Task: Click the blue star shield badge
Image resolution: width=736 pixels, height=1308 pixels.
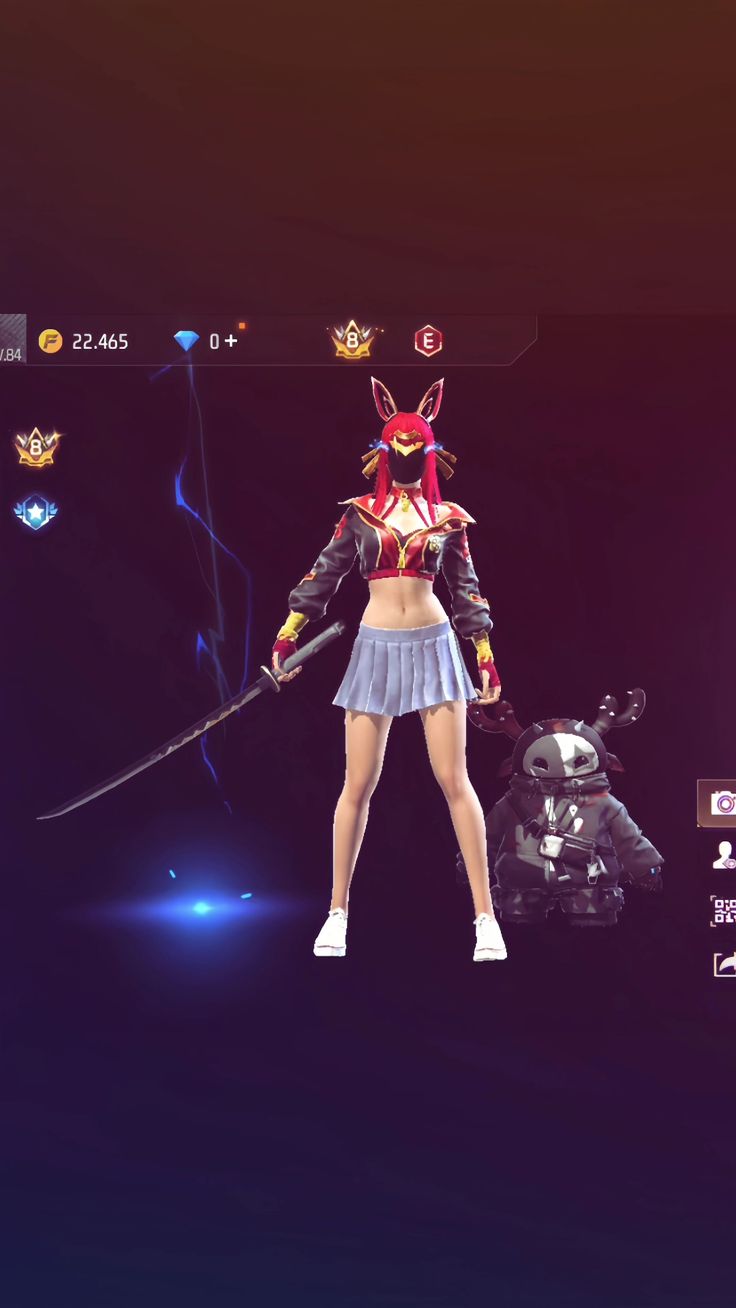Action: (x=36, y=513)
